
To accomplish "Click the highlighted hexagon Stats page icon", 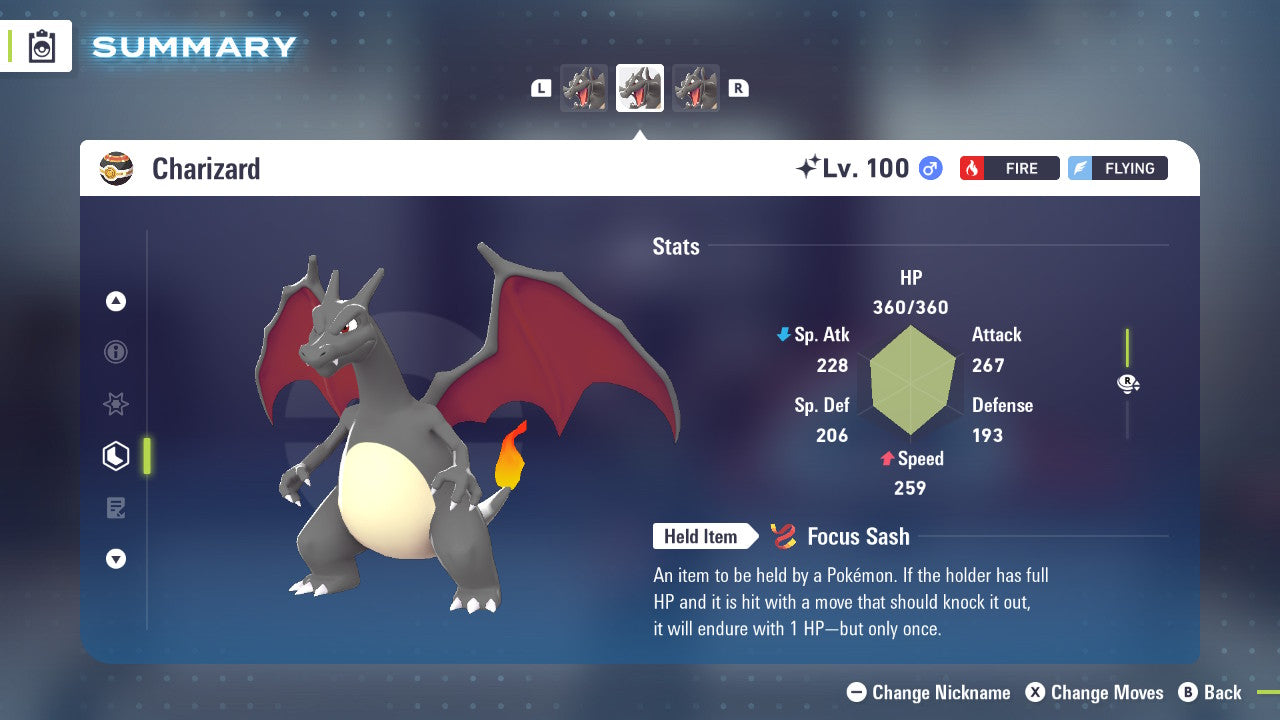I will tap(116, 455).
